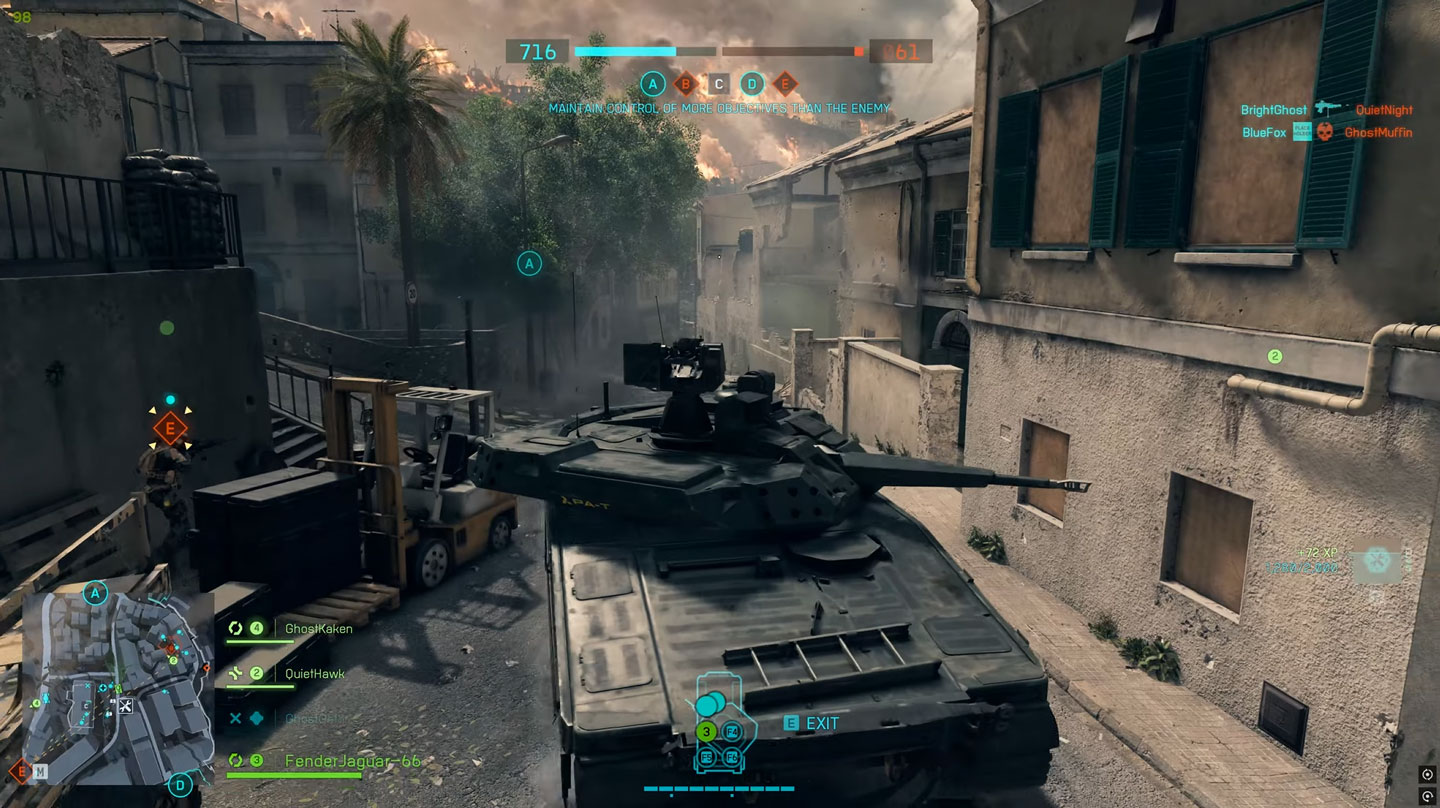Select squad member GhostKaken
The image size is (1440, 808).
(x=318, y=629)
